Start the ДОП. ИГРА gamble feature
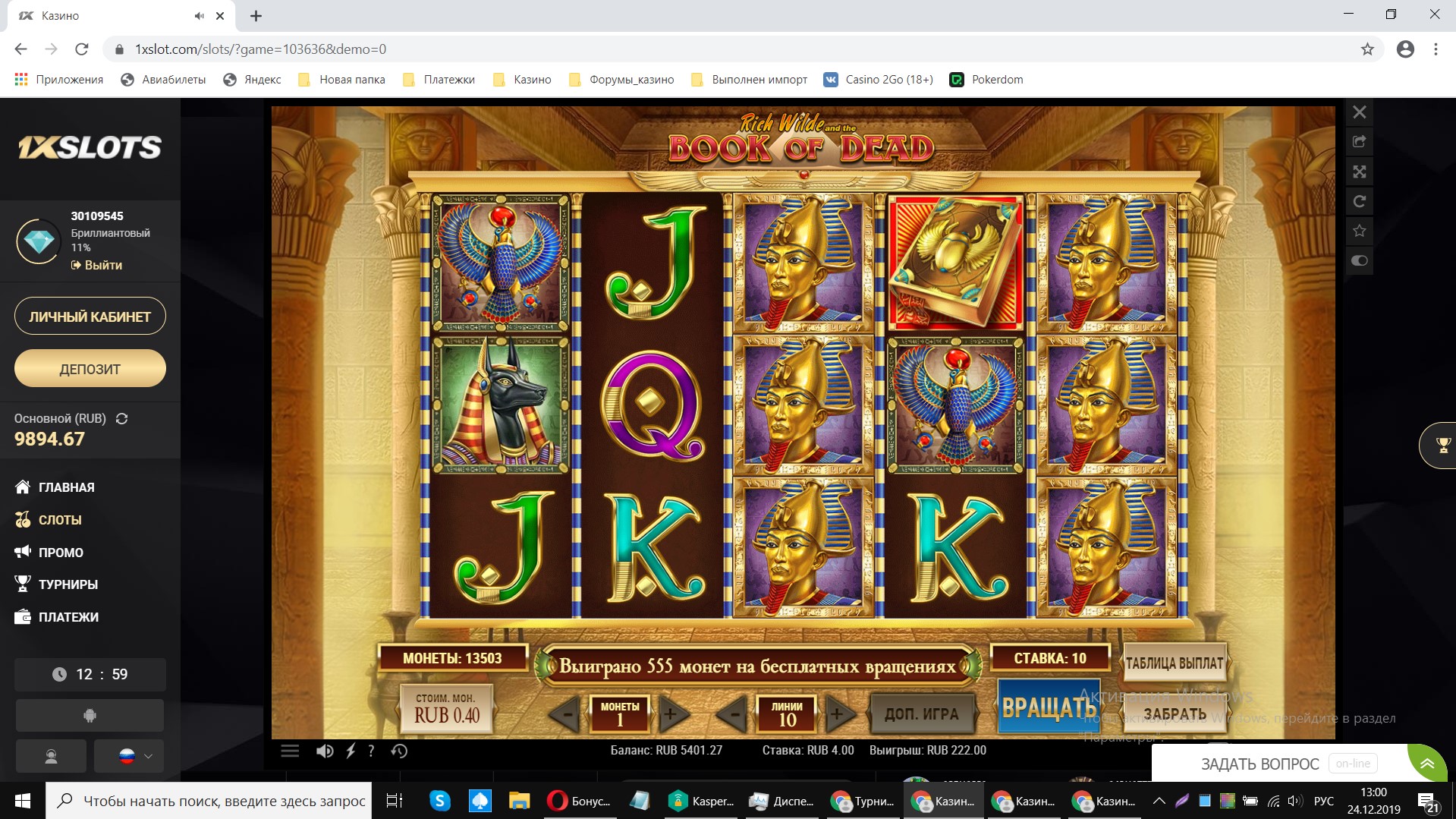Image resolution: width=1456 pixels, height=819 pixels. coord(921,713)
